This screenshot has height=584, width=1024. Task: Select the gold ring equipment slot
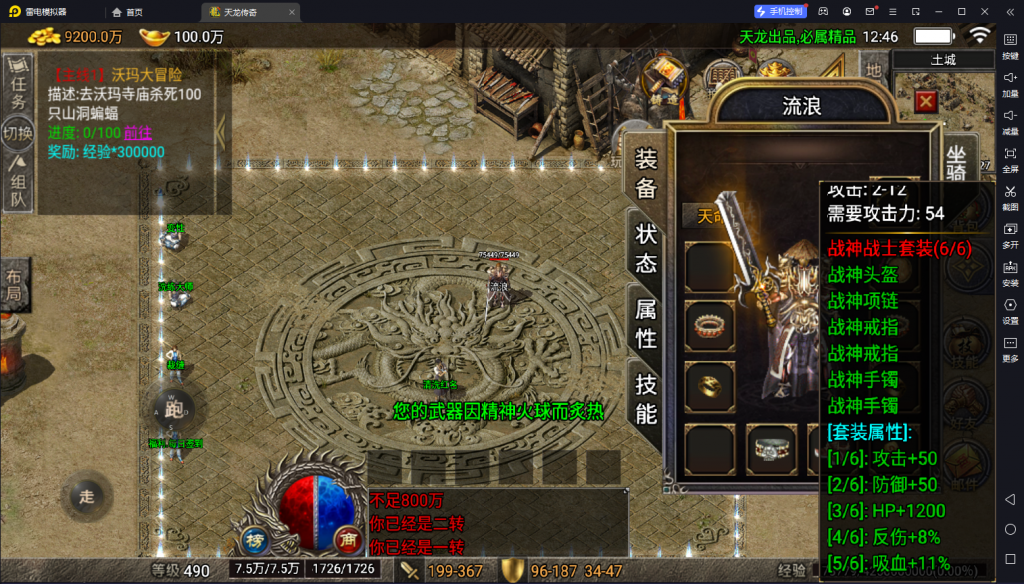point(708,383)
